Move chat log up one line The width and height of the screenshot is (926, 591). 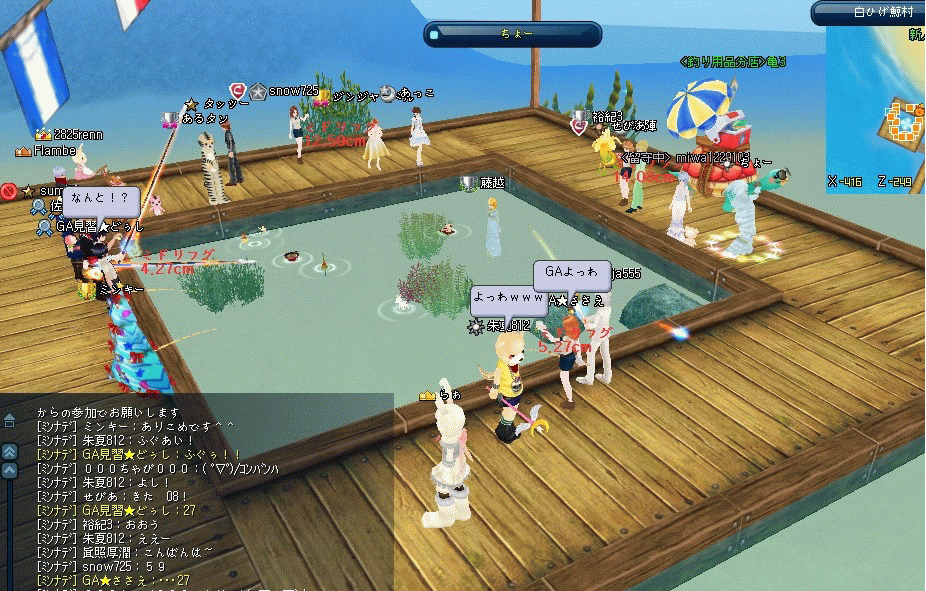10,469
